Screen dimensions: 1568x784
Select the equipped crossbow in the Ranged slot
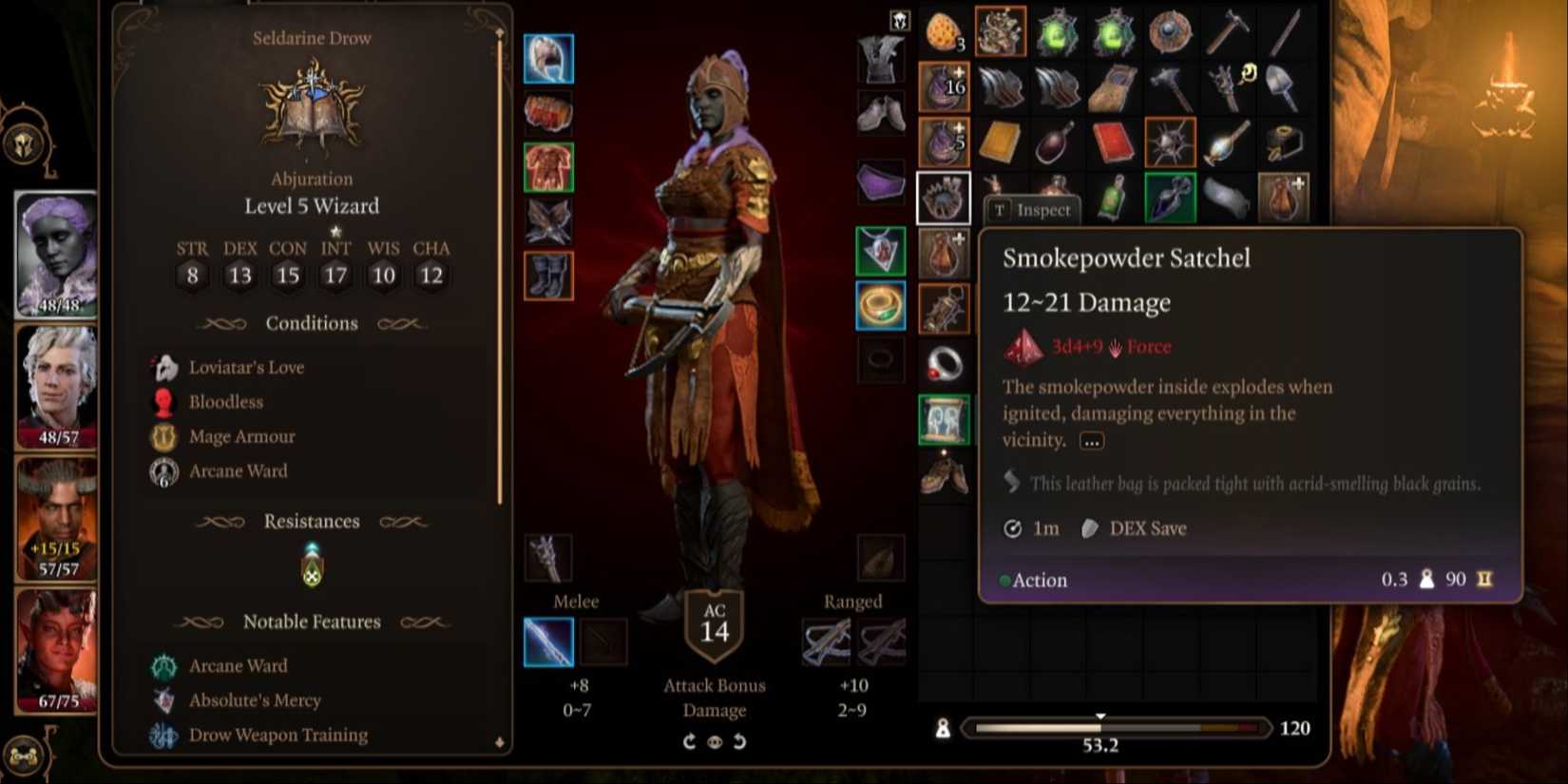pos(827,641)
